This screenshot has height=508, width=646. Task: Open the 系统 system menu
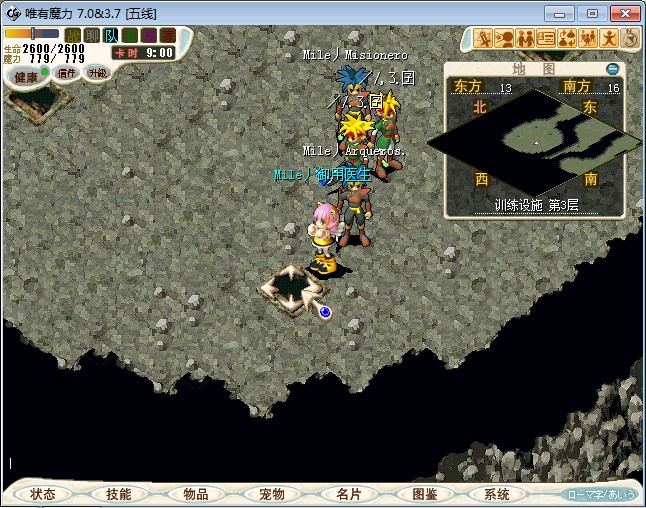click(497, 494)
